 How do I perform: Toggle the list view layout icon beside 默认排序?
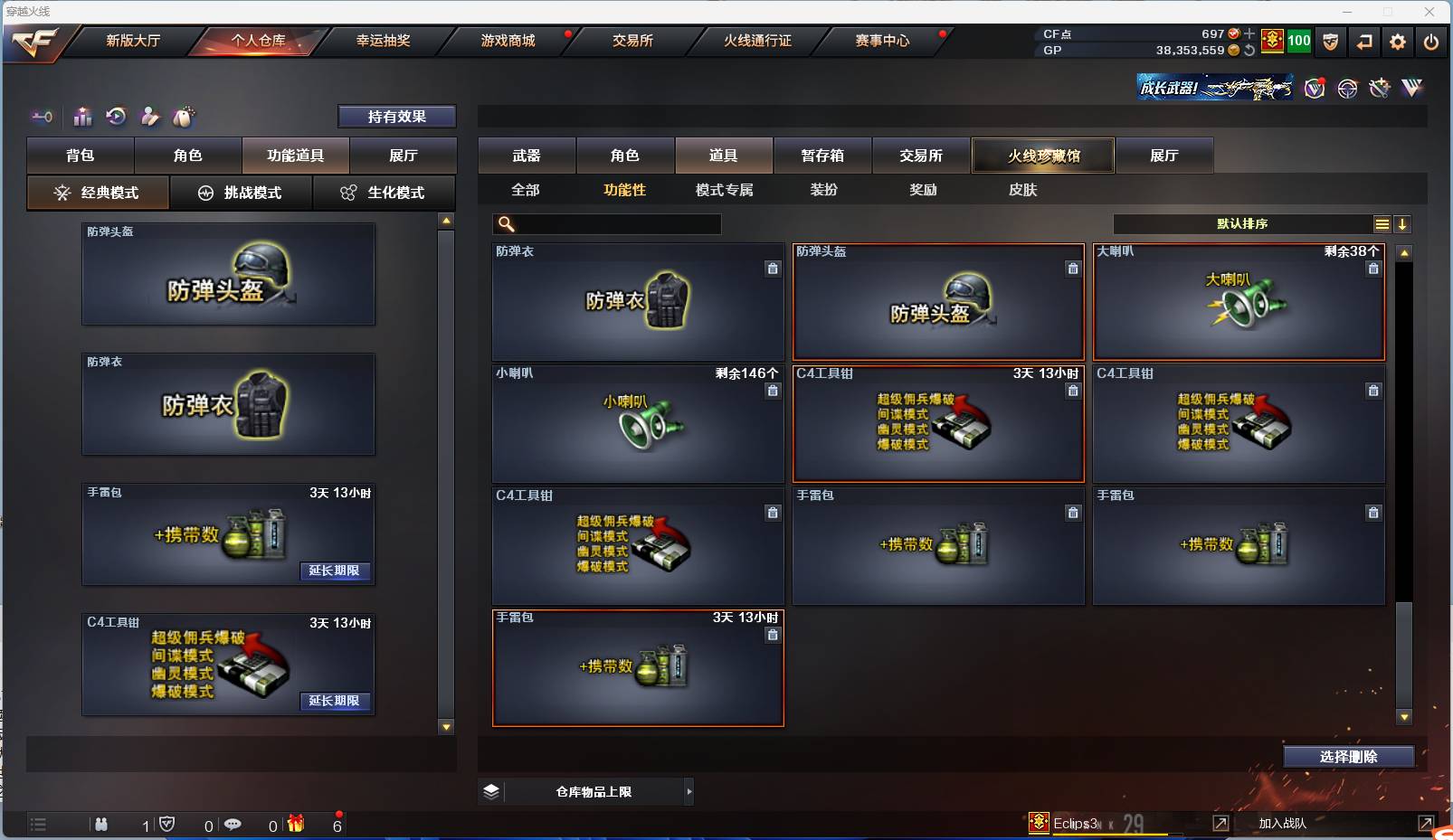1383,223
